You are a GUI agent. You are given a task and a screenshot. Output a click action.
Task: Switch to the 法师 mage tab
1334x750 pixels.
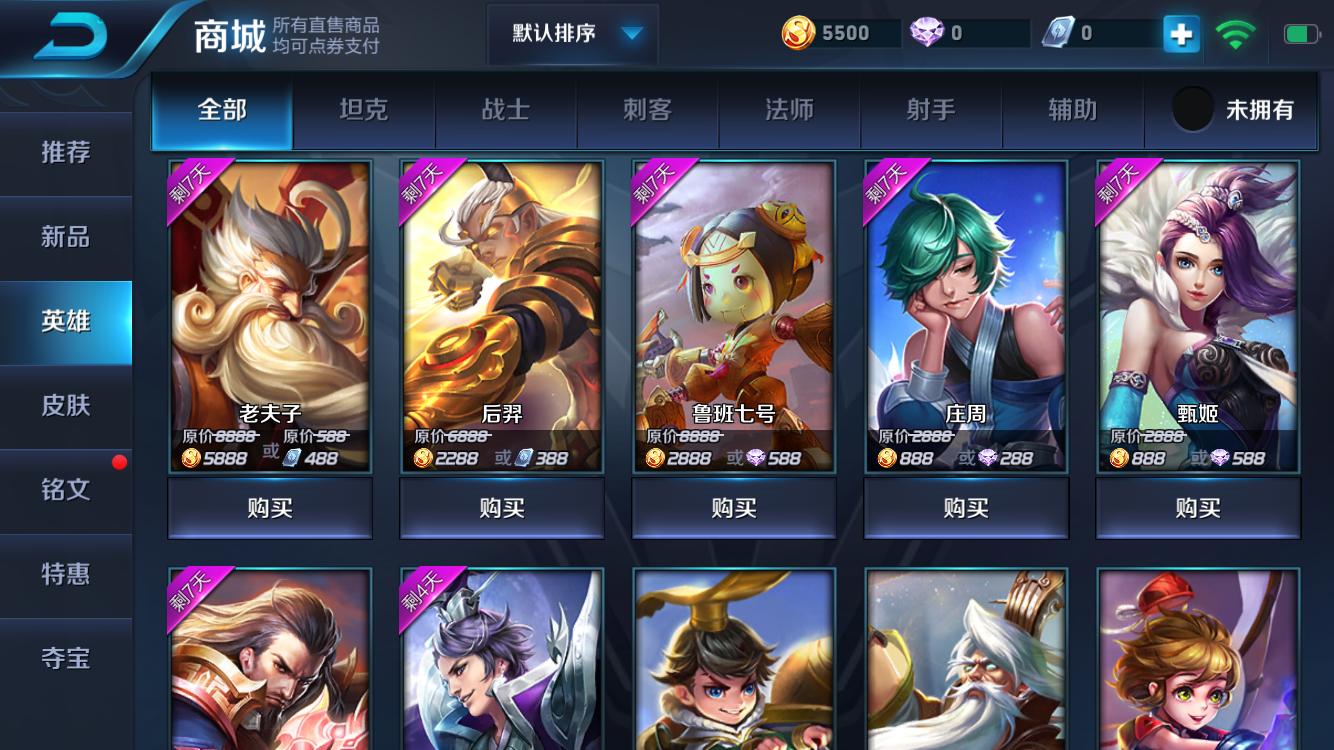(x=789, y=113)
